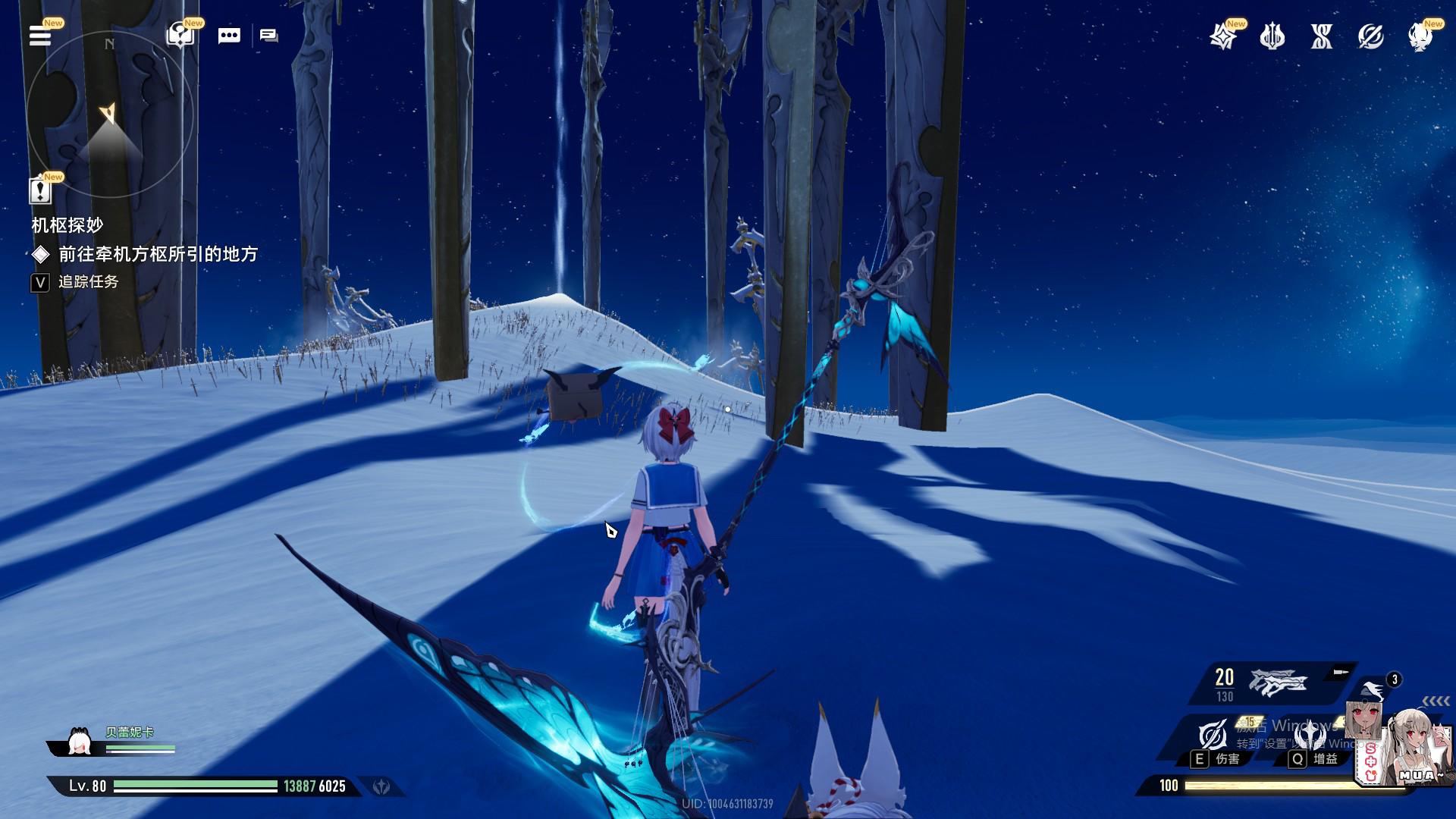Open the stacked message log icon

[x=269, y=36]
